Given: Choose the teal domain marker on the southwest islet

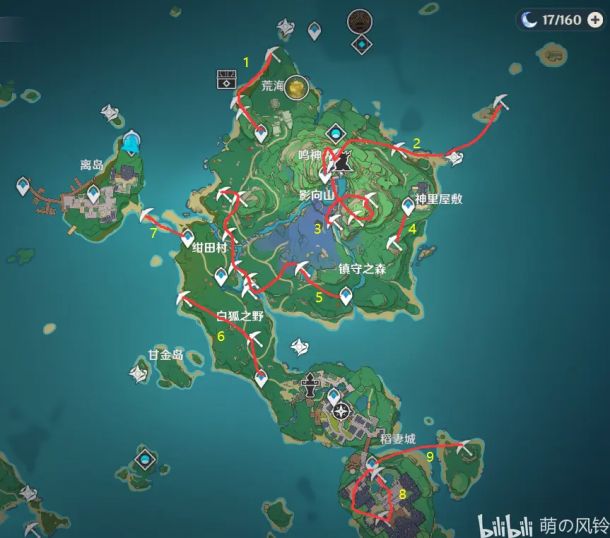Looking at the screenshot, I should pyautogui.click(x=147, y=459).
